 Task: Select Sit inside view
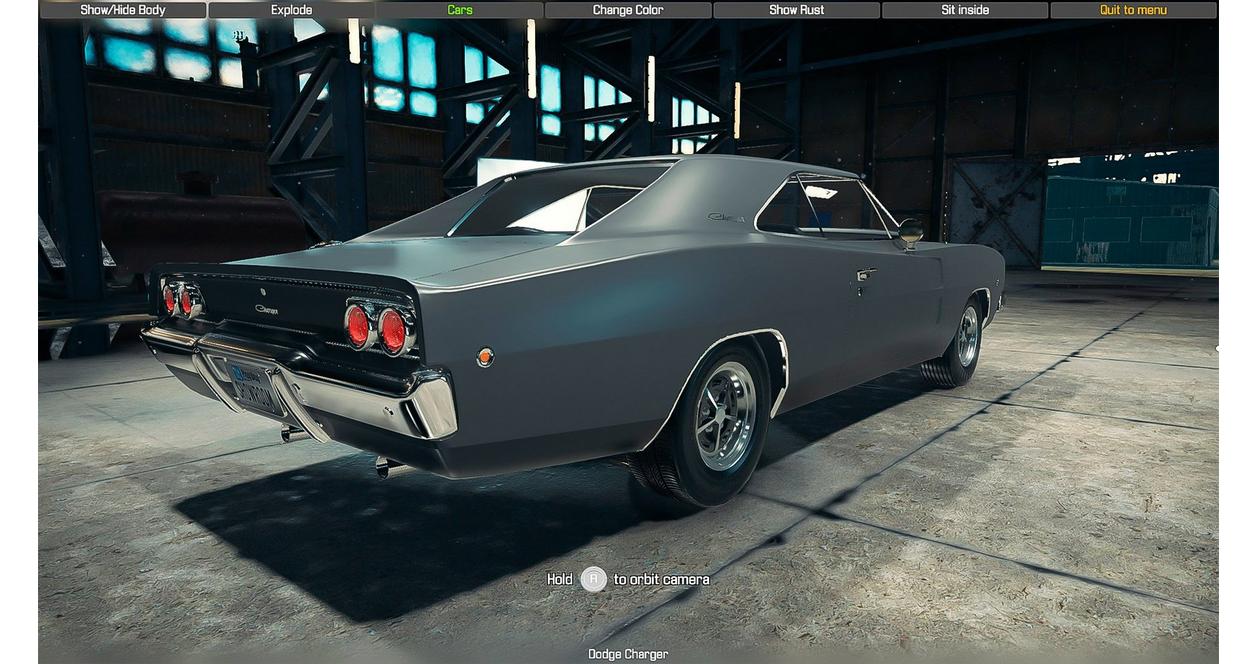click(965, 10)
